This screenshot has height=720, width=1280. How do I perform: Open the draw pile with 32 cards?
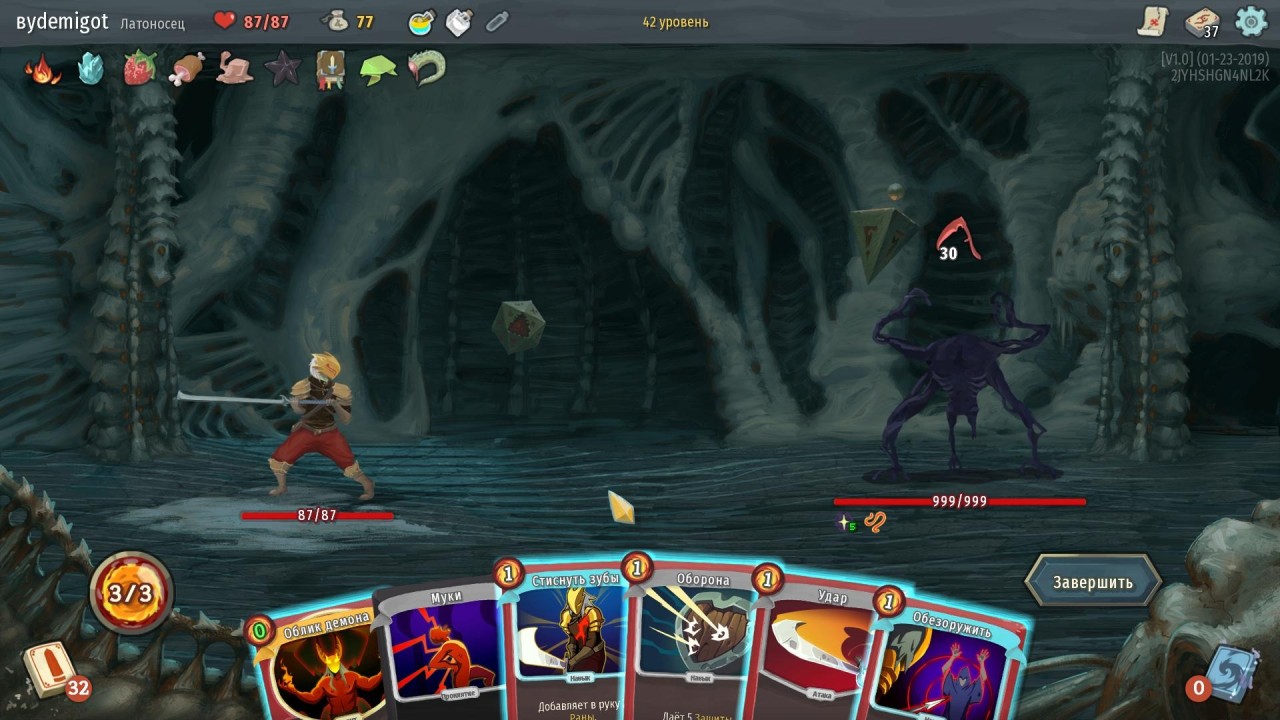(x=48, y=669)
